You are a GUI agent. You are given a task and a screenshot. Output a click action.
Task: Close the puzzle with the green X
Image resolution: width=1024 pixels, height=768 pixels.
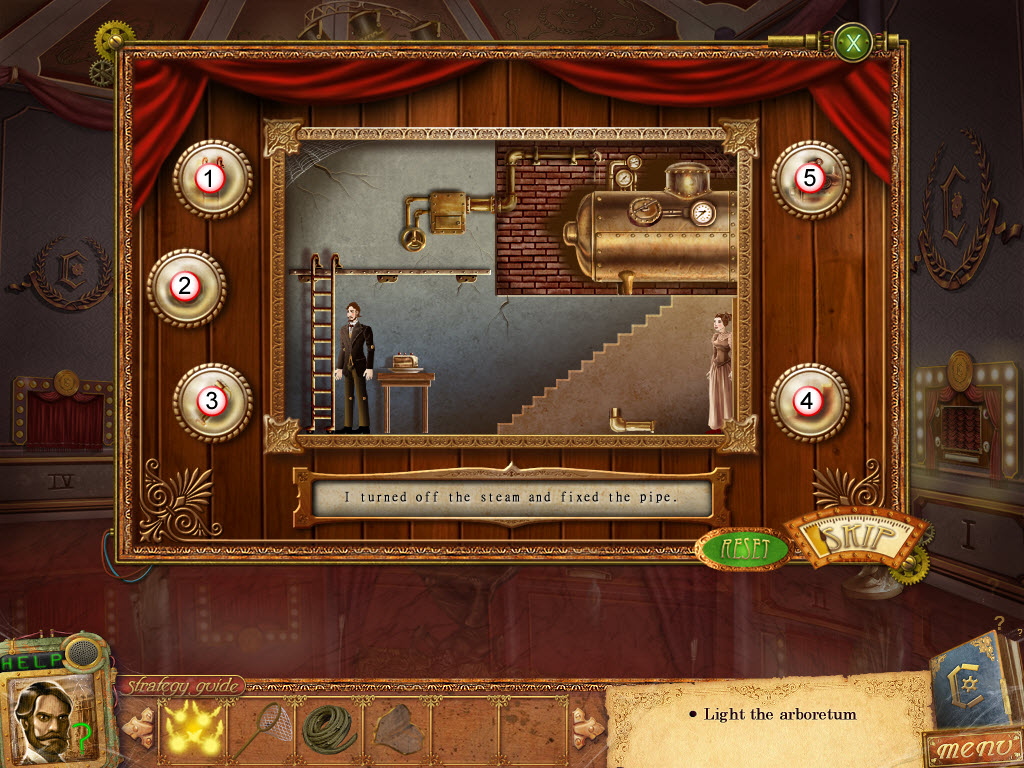[853, 44]
